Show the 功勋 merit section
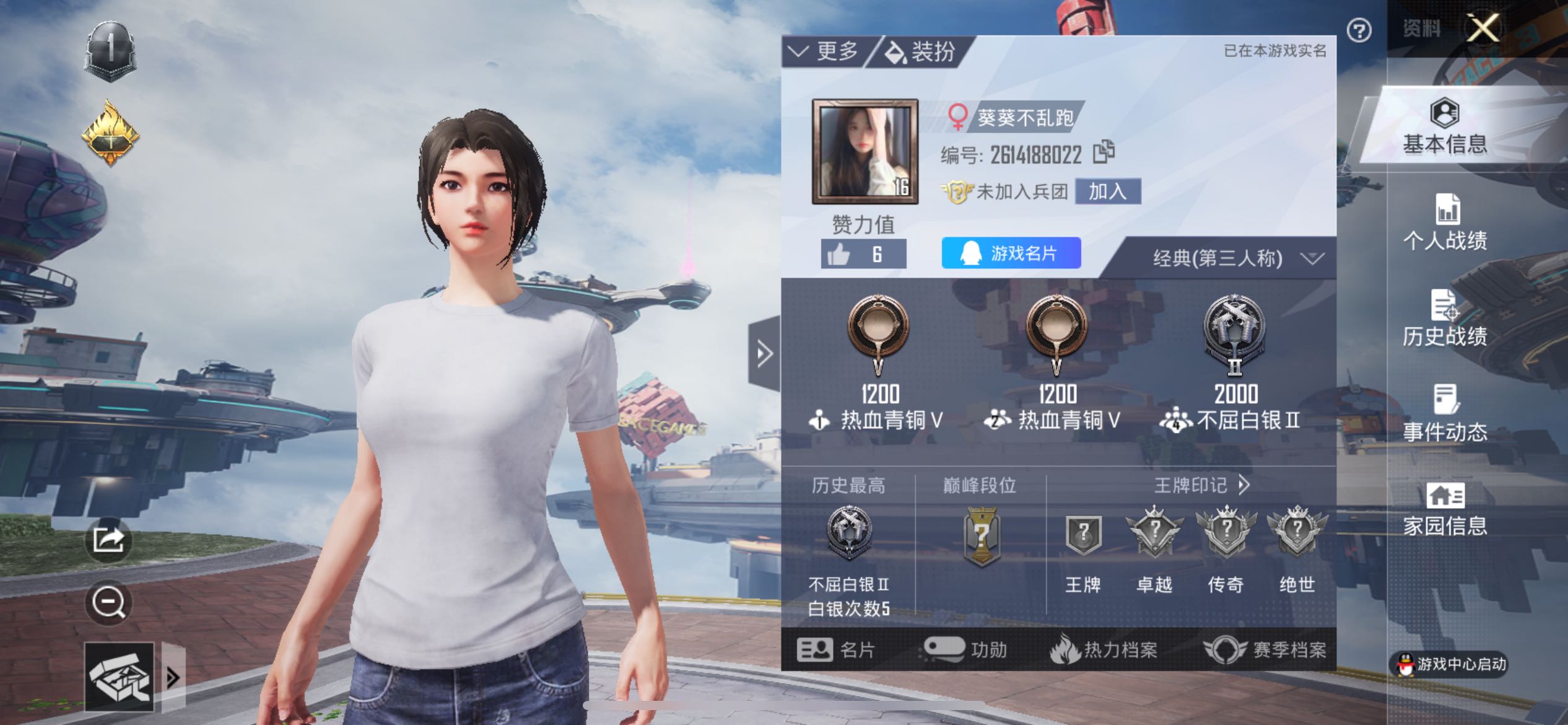 tap(965, 649)
